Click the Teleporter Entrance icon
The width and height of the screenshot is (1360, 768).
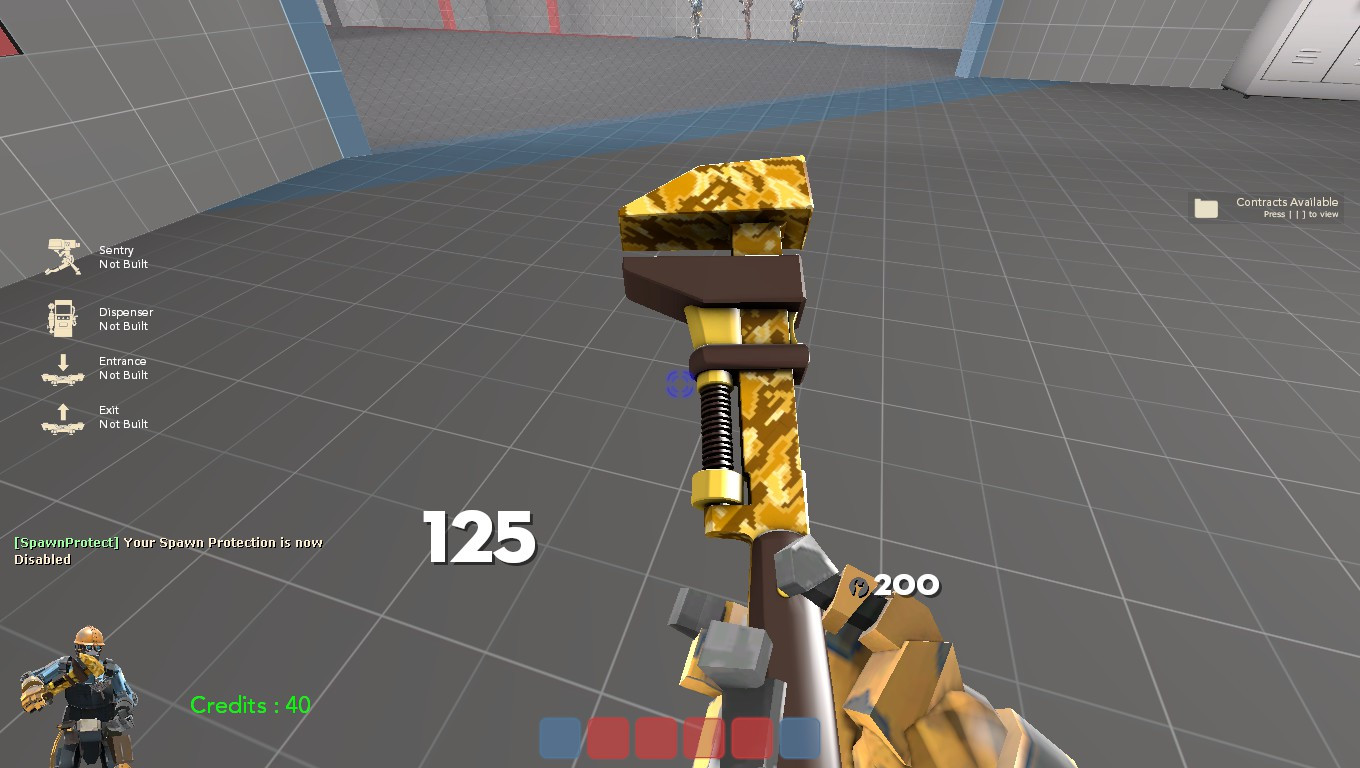click(62, 372)
